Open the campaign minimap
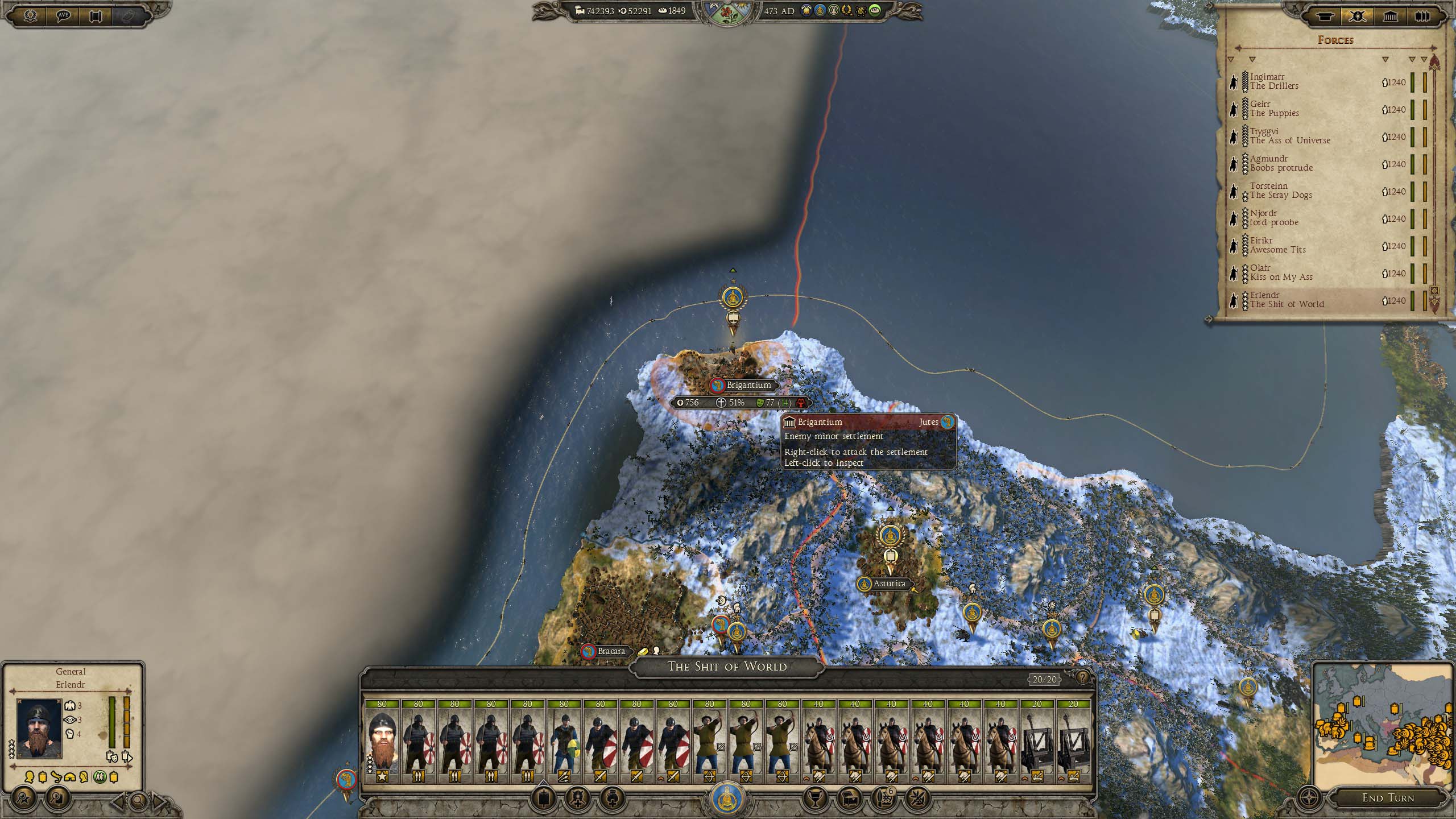Viewport: 1456px width, 819px height. click(x=1382, y=726)
